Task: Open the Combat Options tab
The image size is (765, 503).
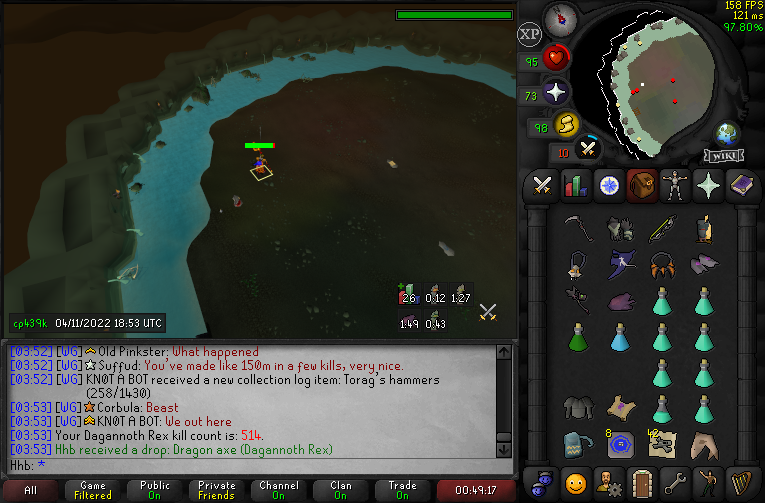Action: point(543,186)
